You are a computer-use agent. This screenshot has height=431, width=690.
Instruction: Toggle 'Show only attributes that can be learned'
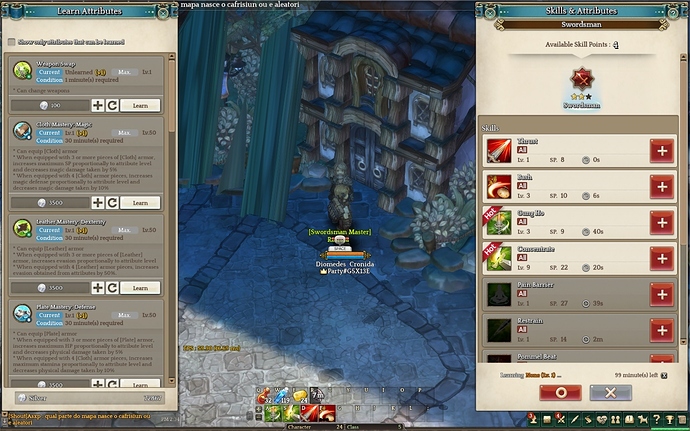[11, 42]
